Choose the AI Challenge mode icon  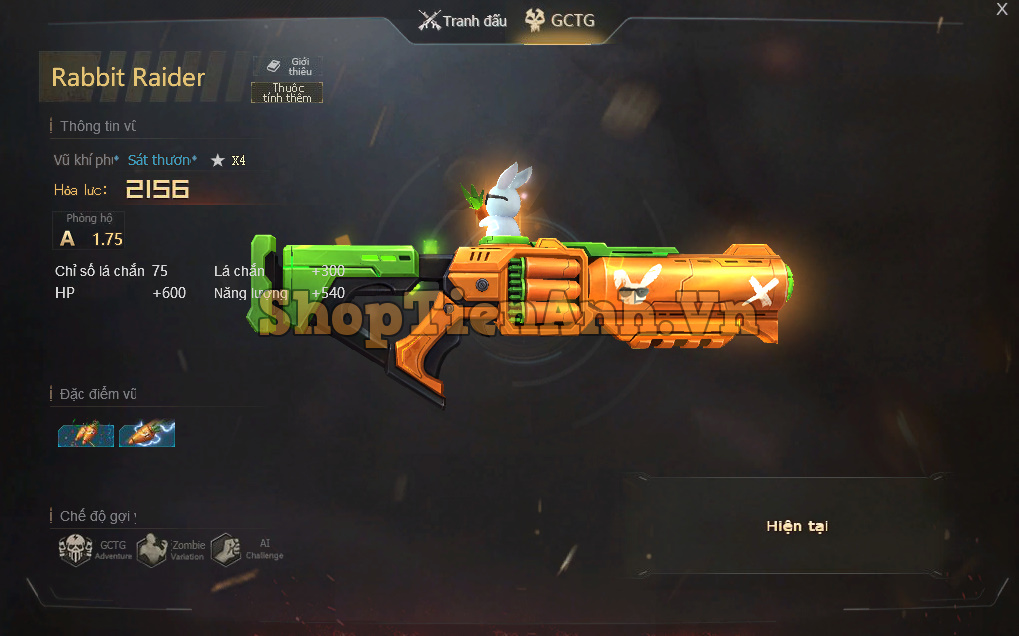[226, 549]
